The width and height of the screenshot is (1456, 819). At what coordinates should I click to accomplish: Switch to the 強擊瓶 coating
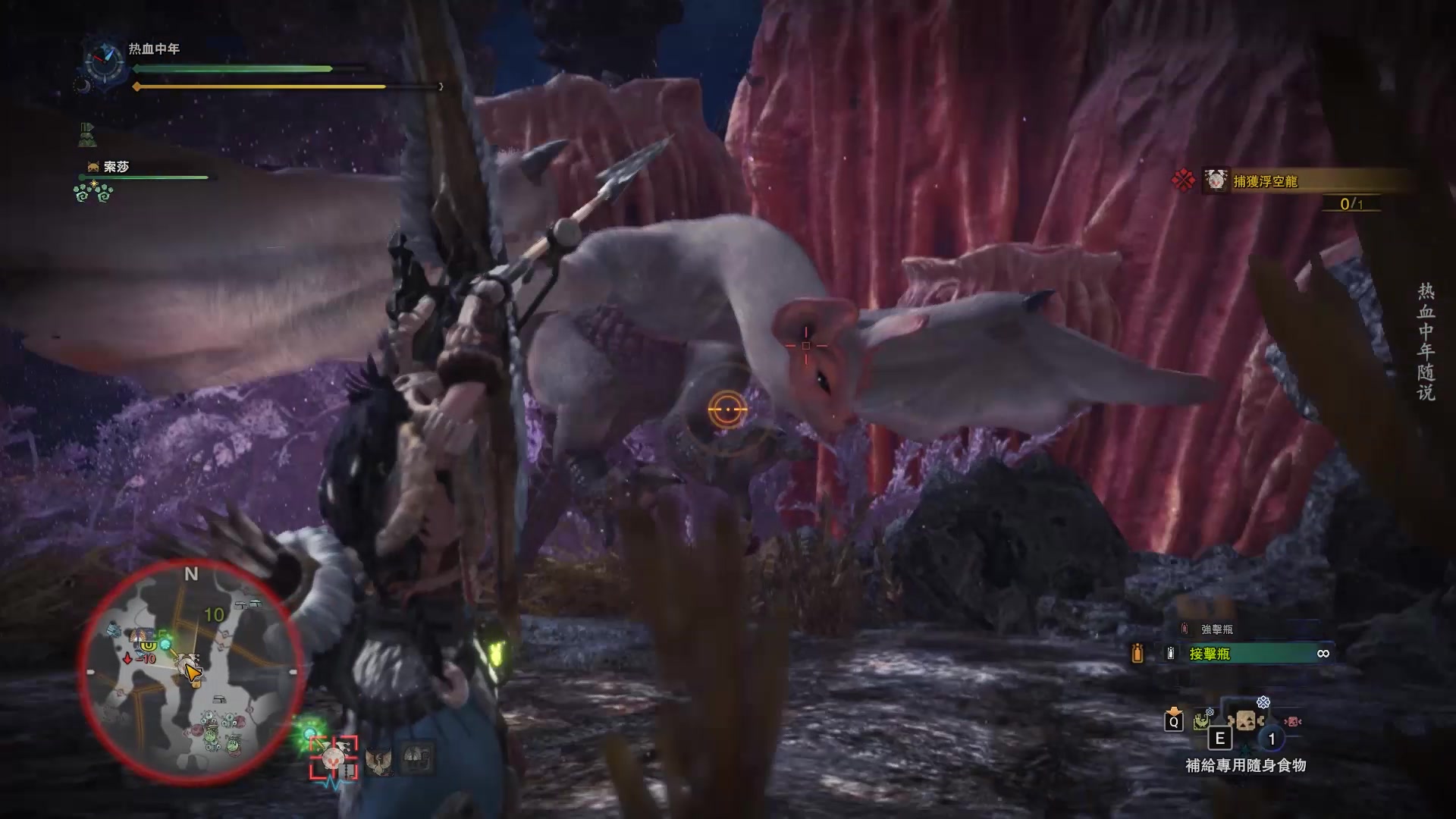(x=1216, y=629)
